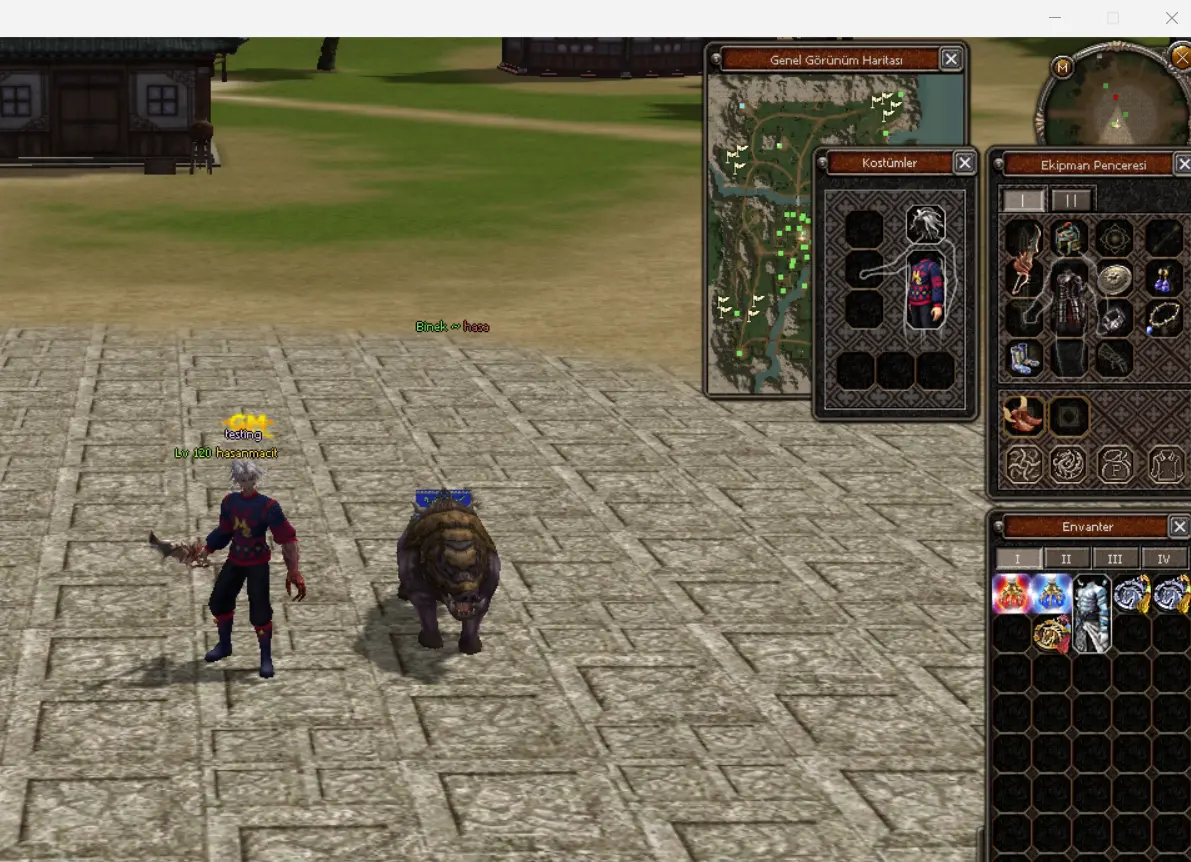1191x862 pixels.
Task: Click the purple earrings slot
Action: (1163, 277)
